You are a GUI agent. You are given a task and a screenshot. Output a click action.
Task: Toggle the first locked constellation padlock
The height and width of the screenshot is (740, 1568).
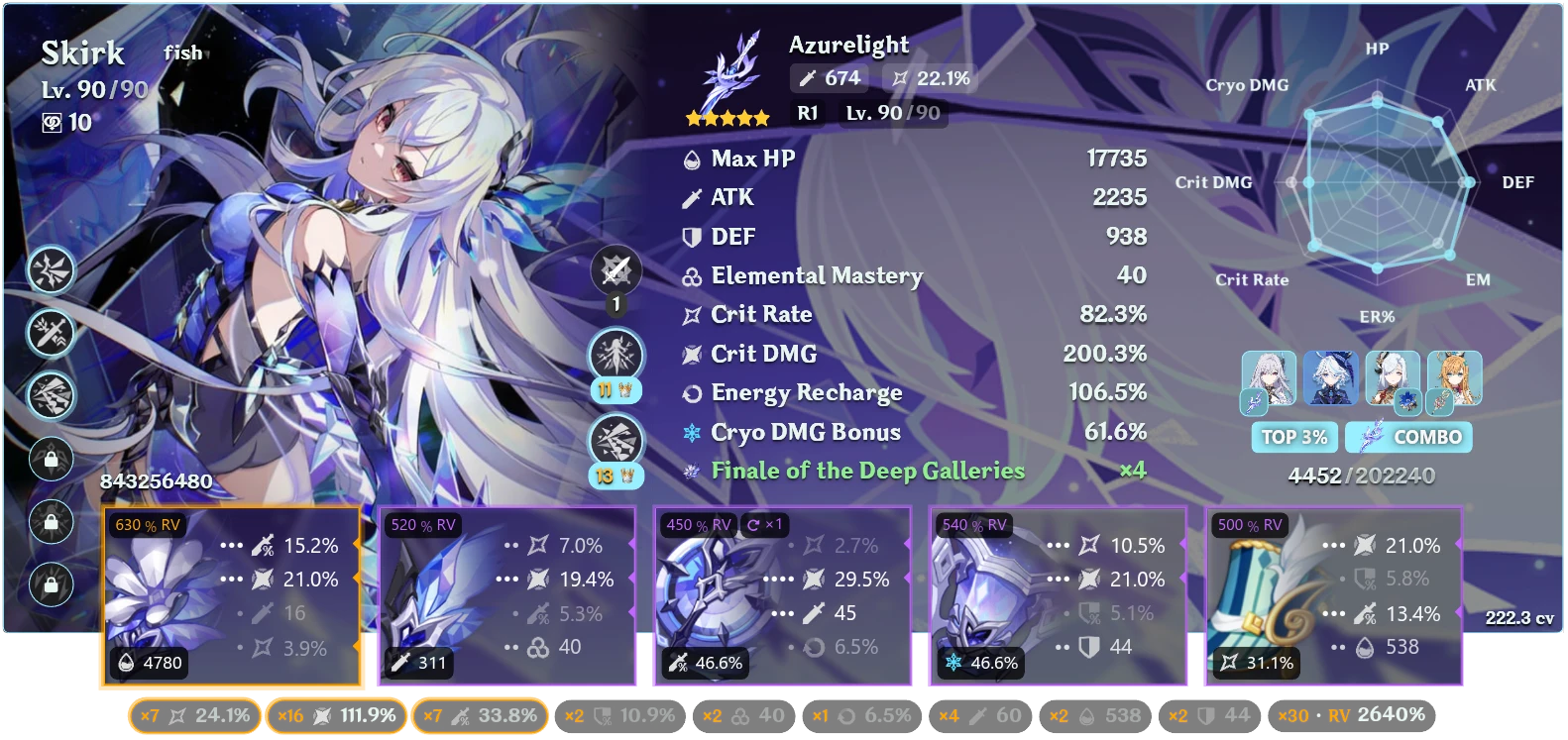tap(51, 461)
